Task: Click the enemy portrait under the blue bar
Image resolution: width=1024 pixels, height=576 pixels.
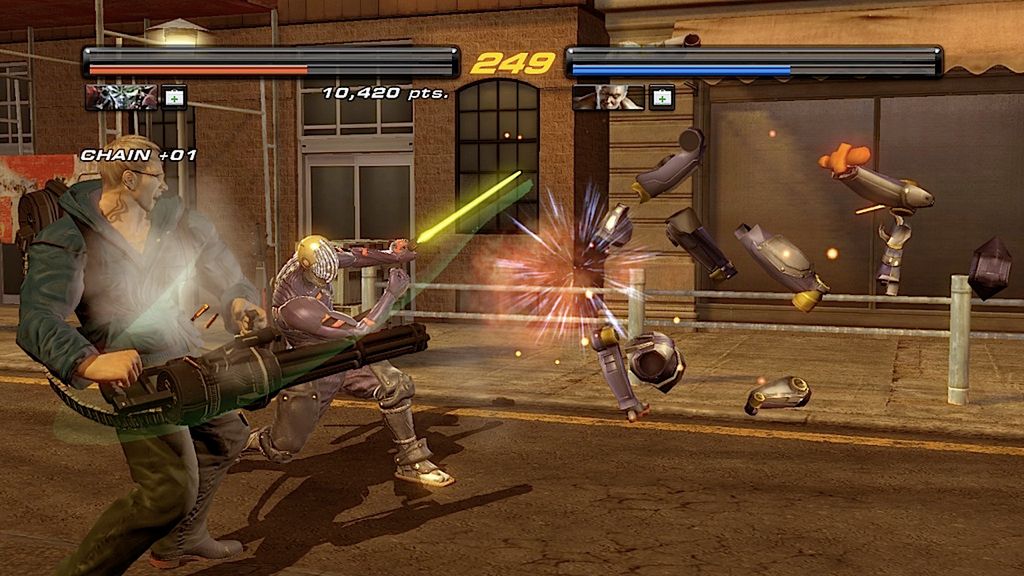Action: (608, 97)
